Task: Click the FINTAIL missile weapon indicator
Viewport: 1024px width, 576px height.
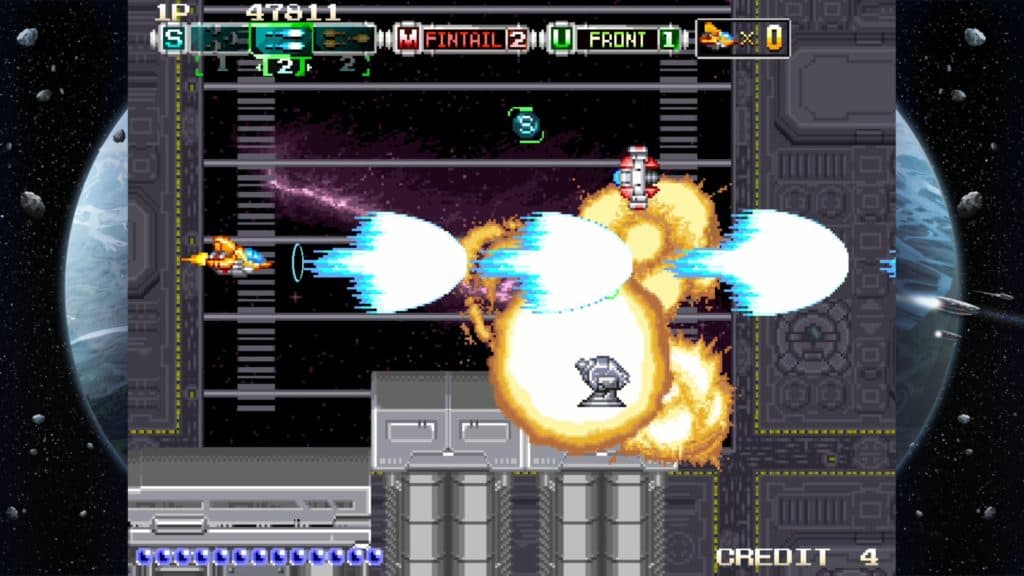Action: (464, 39)
